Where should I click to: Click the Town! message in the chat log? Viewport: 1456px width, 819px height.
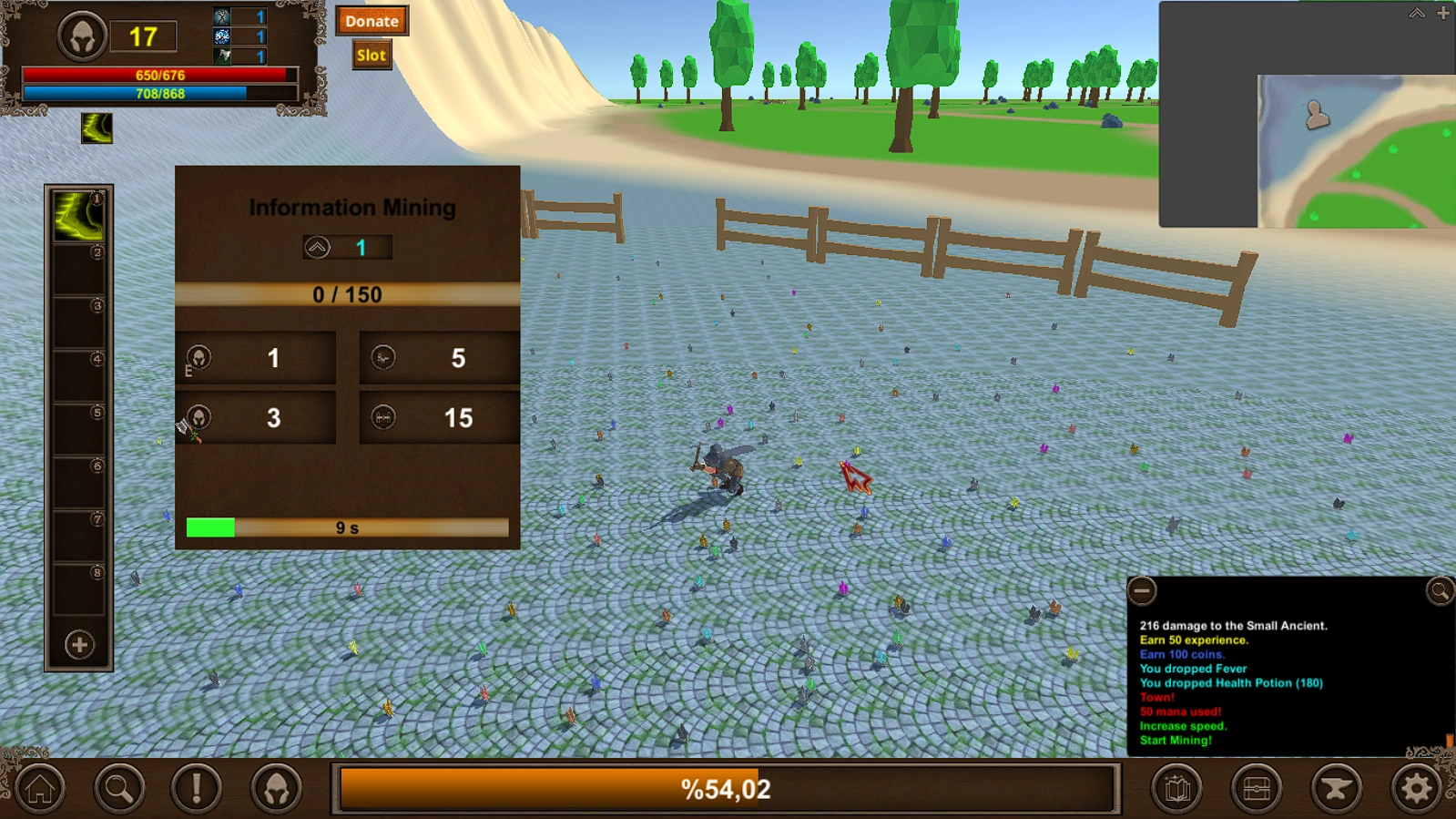tap(1157, 697)
